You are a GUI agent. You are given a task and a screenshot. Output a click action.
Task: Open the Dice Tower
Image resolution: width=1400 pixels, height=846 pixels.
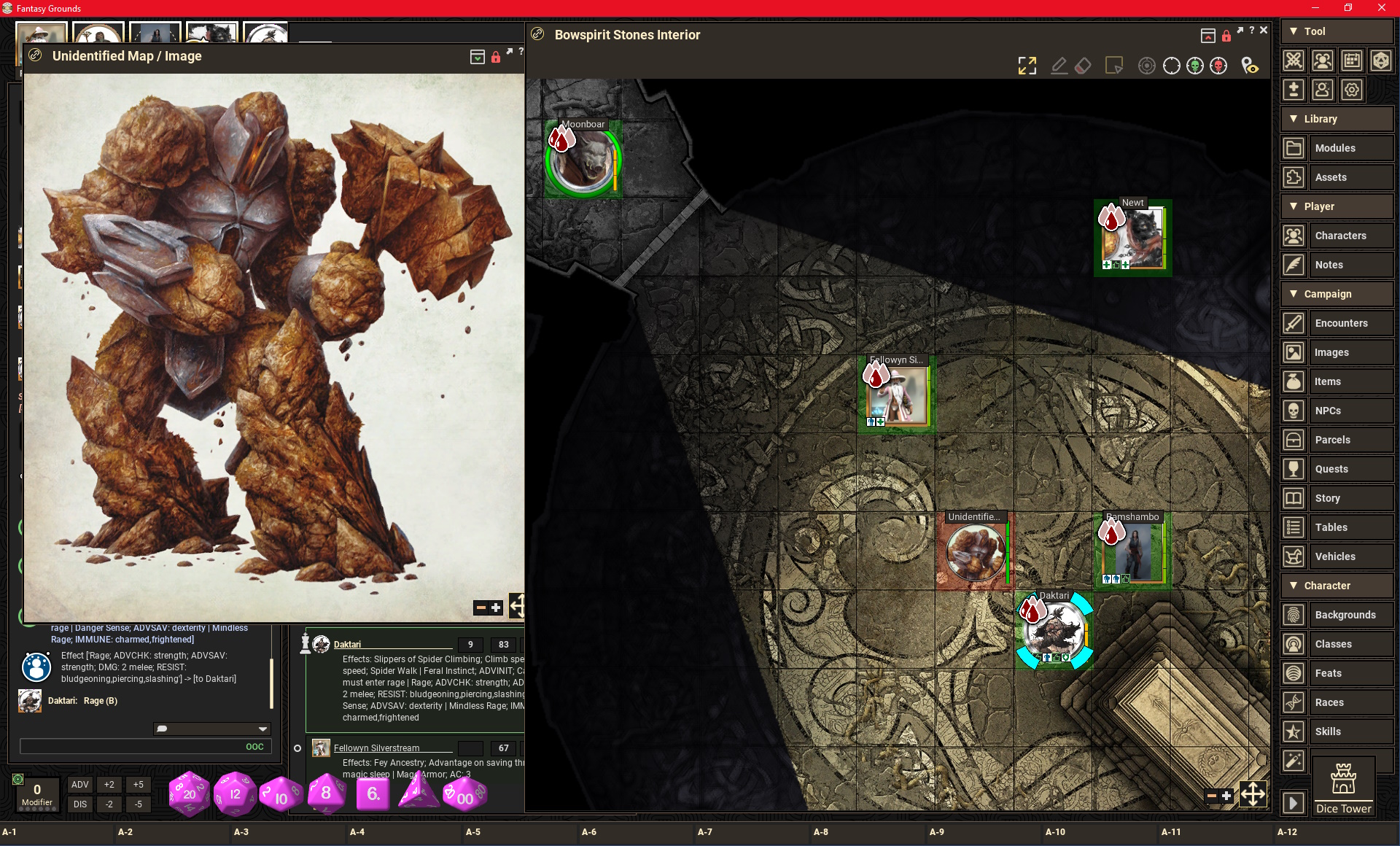[1343, 786]
